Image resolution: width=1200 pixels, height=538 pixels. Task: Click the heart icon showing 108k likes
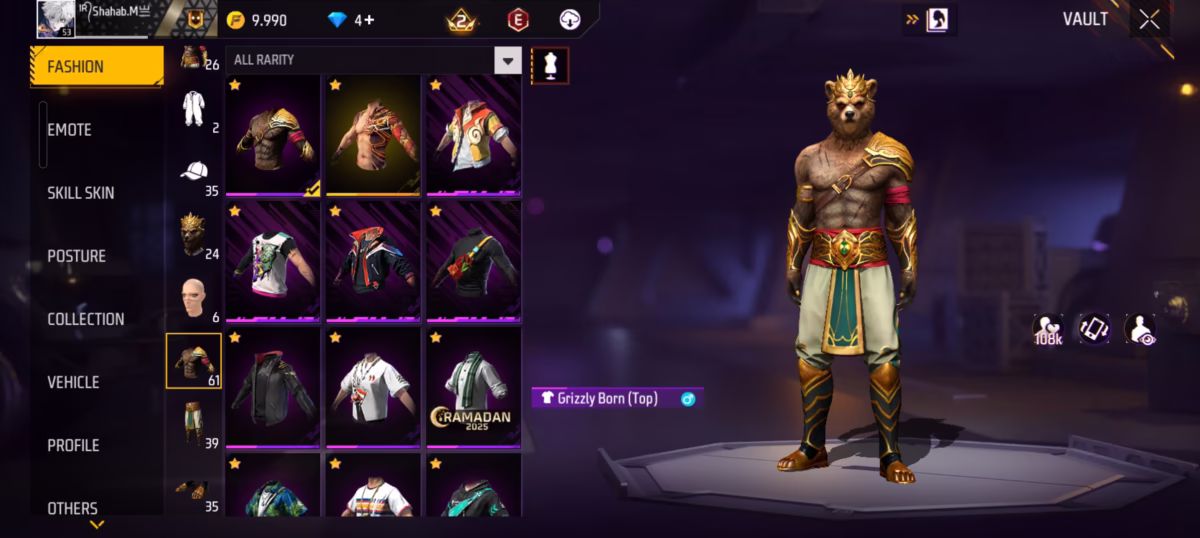click(x=1047, y=329)
